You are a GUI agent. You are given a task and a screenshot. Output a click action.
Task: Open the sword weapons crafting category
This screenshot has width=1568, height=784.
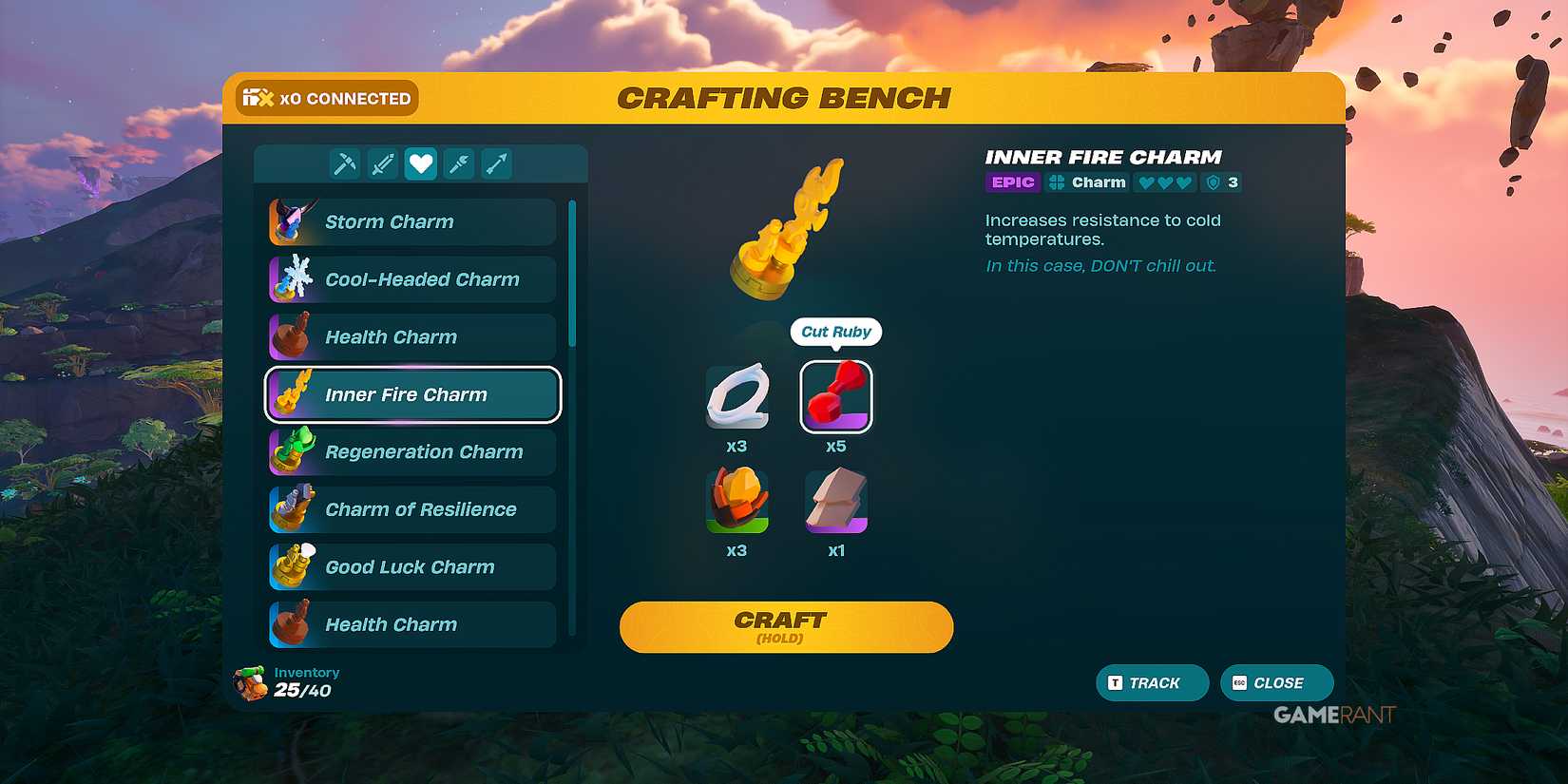[383, 163]
